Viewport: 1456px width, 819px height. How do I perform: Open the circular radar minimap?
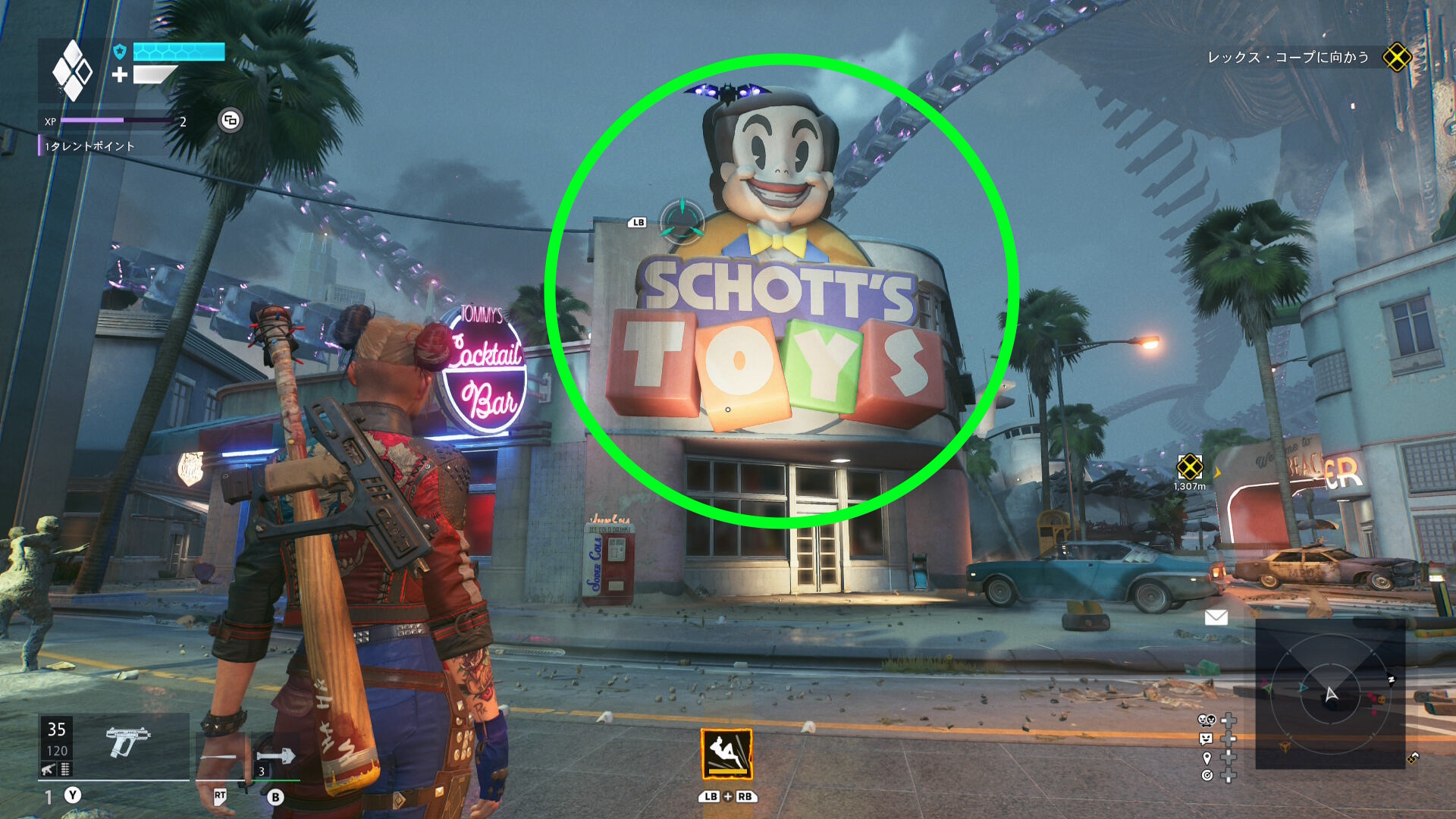point(1330,694)
